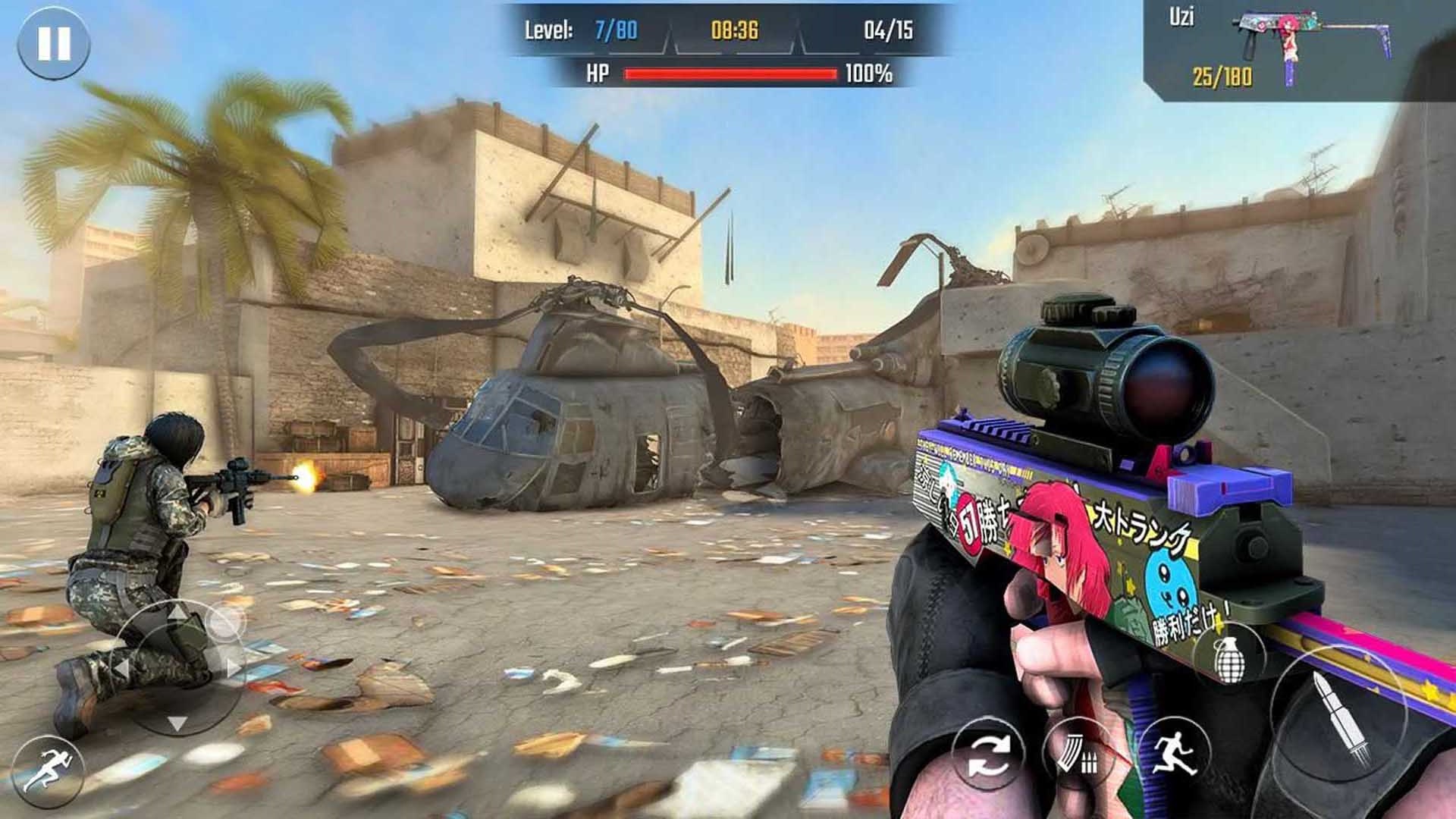The width and height of the screenshot is (1456, 819).
Task: Tap the red HP health bar
Action: [730, 75]
